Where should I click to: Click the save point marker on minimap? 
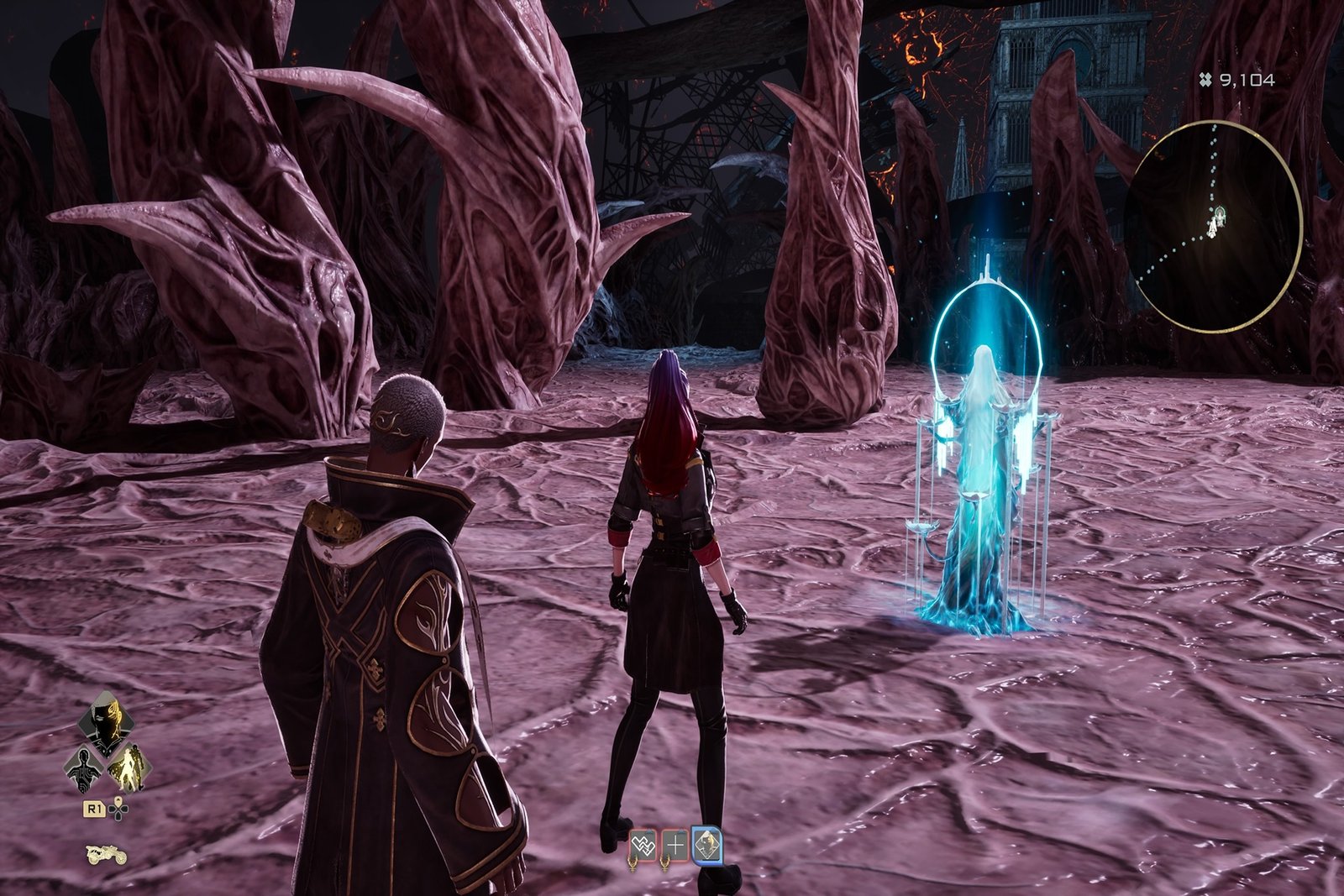(1215, 223)
